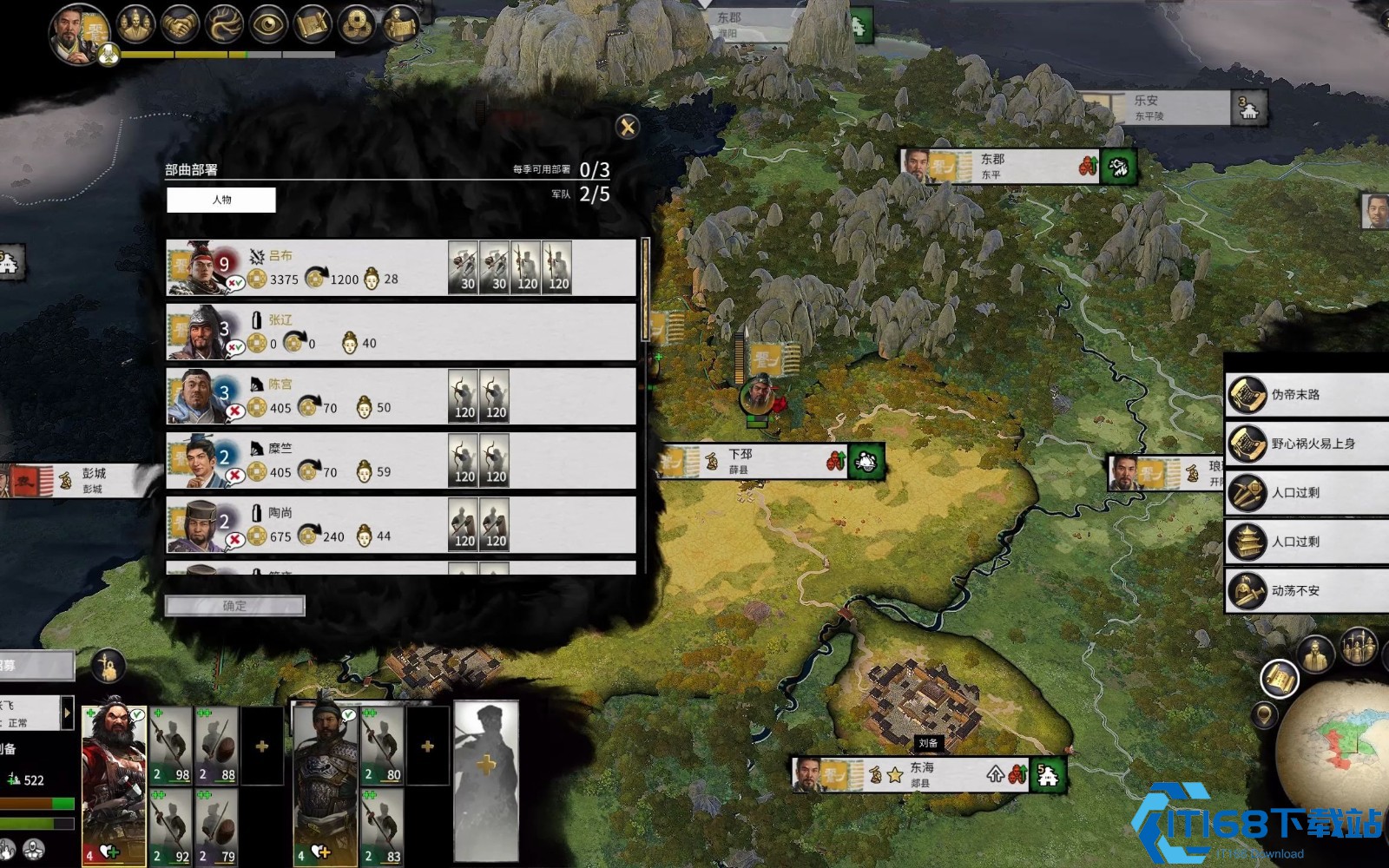
Task: Select the 吕布 character row
Action: tap(400, 267)
